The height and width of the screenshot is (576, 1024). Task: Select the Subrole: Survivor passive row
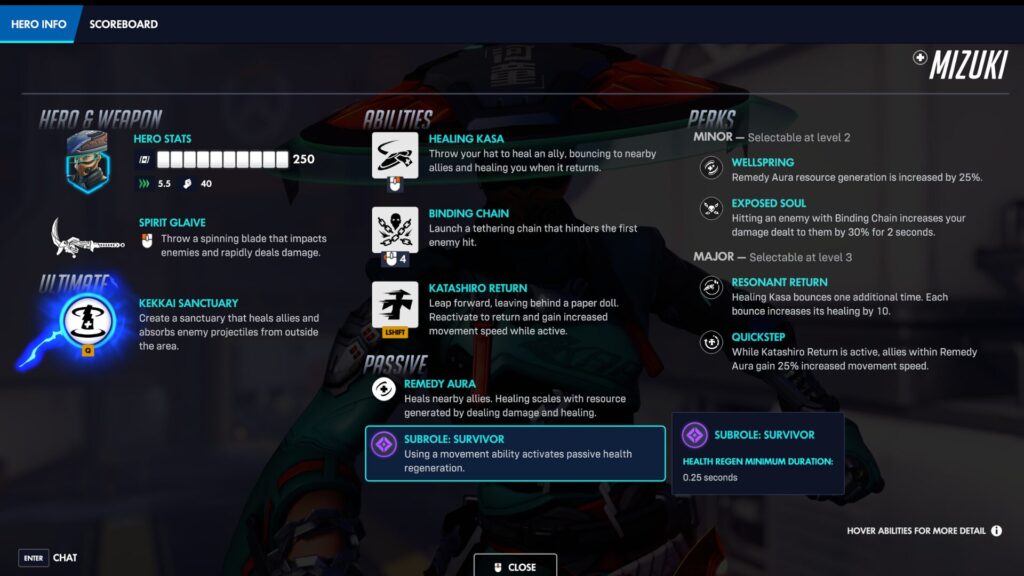pyautogui.click(x=515, y=453)
